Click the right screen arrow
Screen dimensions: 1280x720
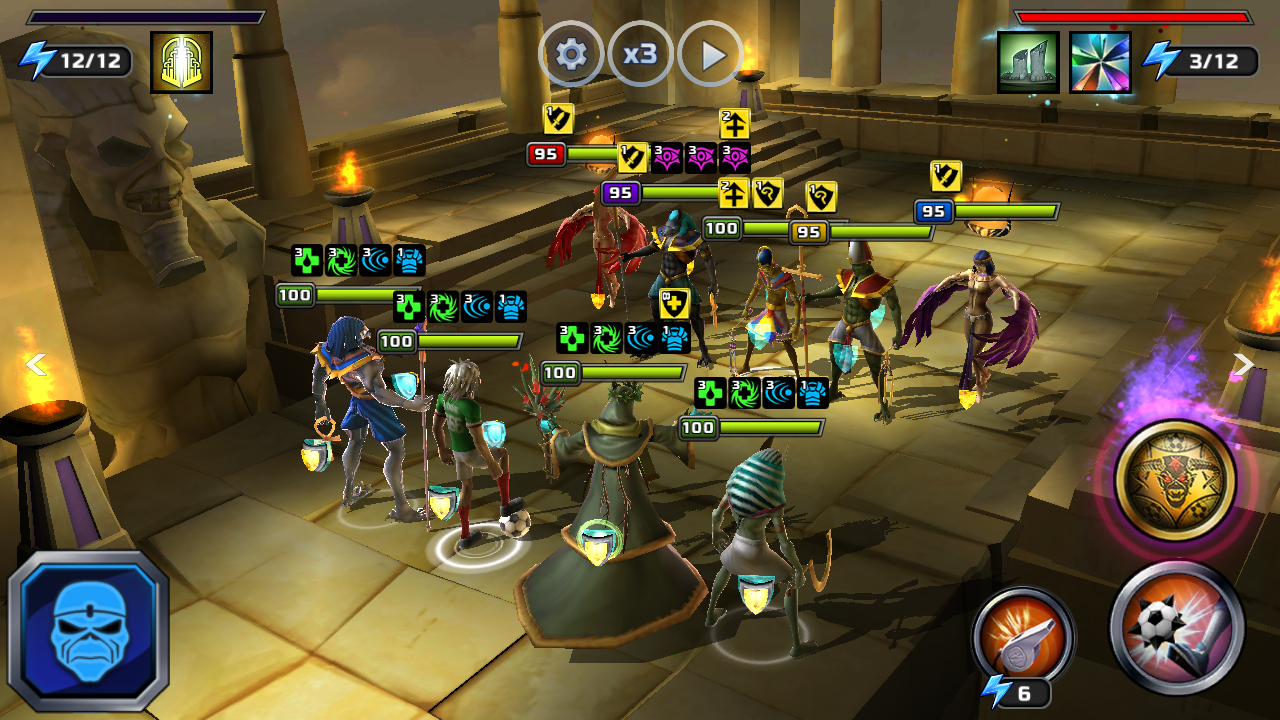[1243, 364]
